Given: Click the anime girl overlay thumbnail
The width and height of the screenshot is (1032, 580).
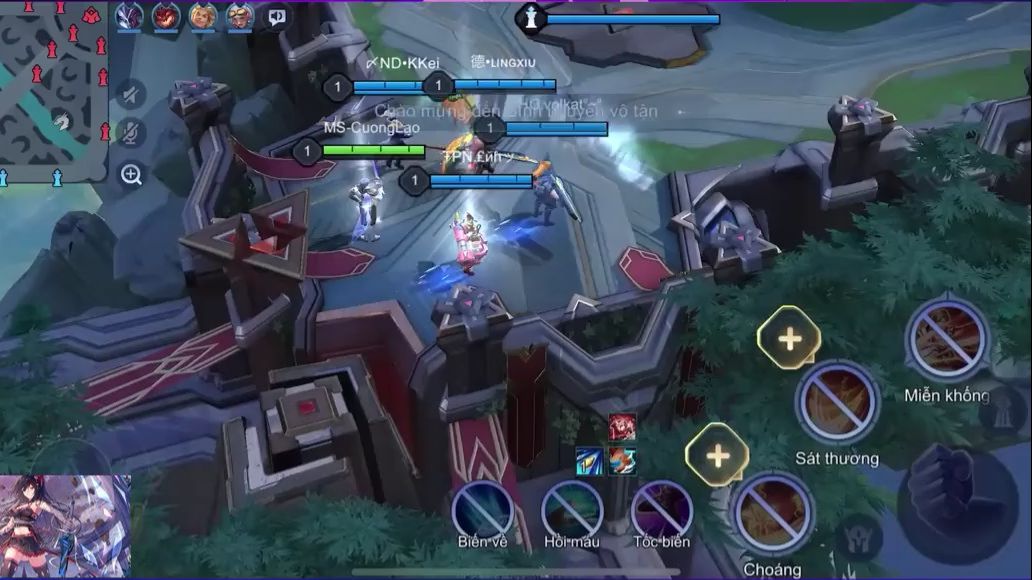Looking at the screenshot, I should (65, 526).
